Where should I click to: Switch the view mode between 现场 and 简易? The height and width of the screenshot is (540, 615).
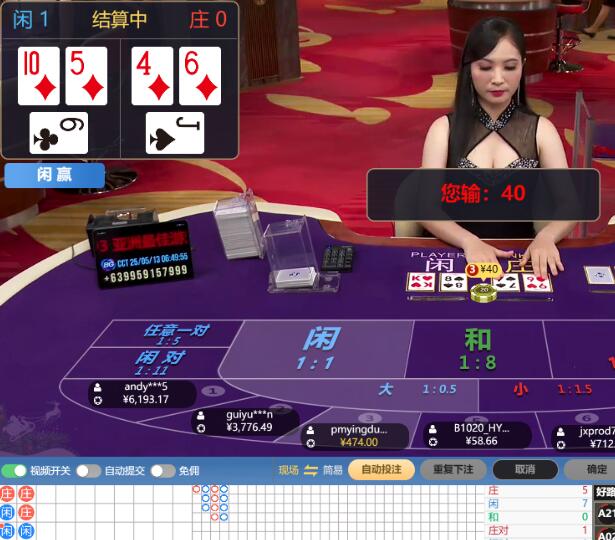click(310, 470)
